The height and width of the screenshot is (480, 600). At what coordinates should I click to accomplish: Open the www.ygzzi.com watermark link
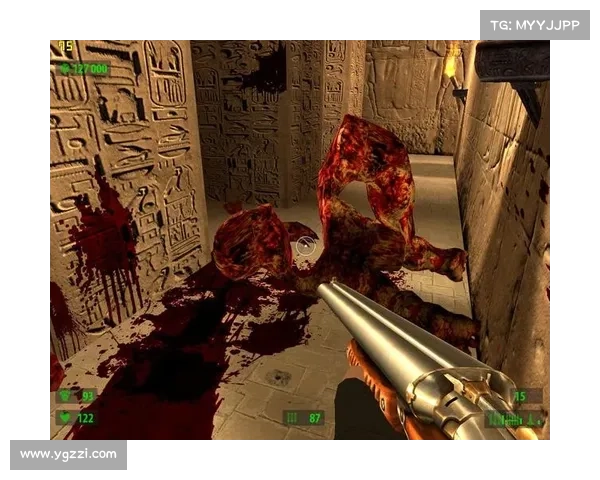pyautogui.click(x=68, y=455)
